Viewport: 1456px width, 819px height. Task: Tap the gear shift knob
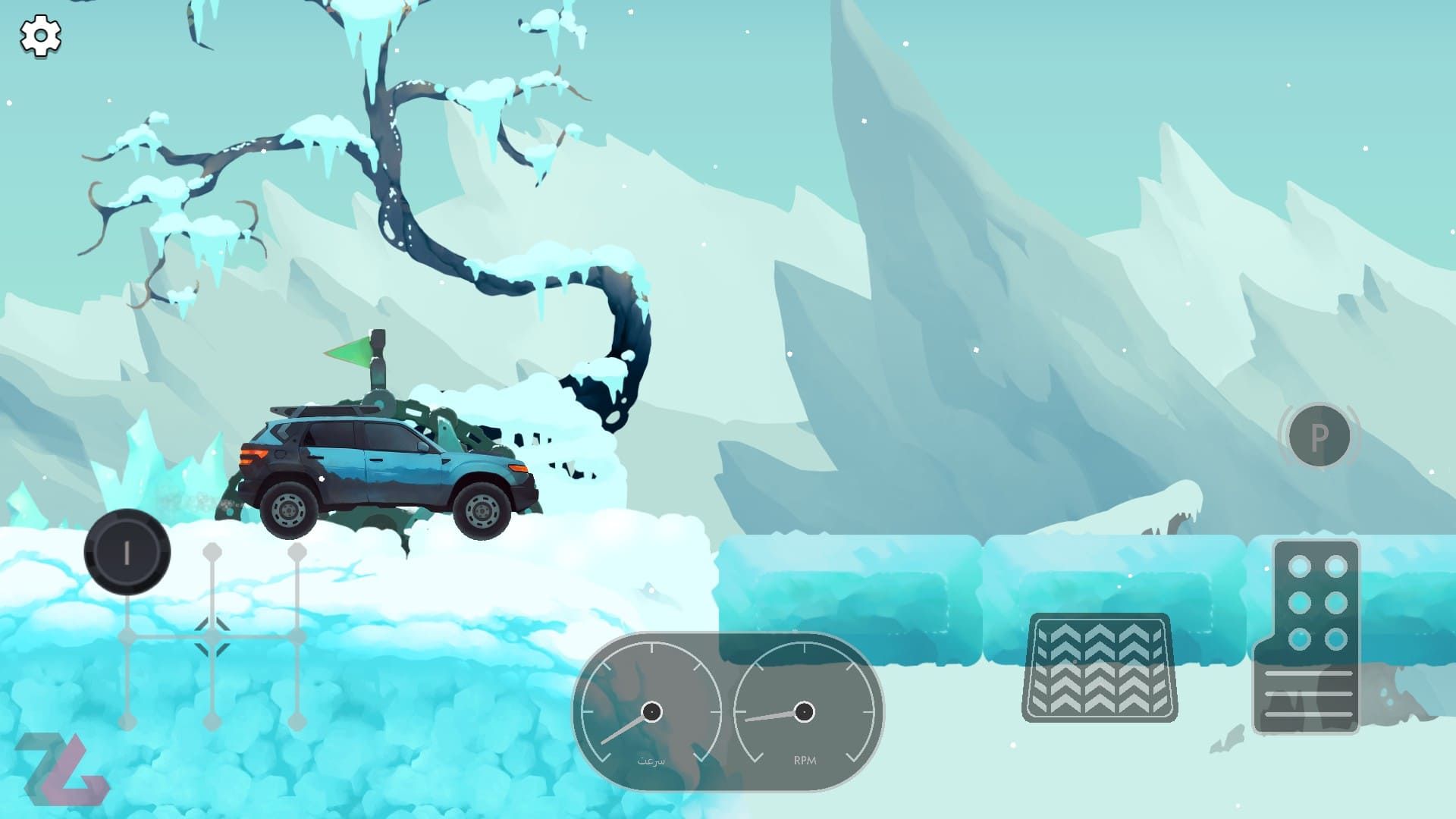[x=127, y=552]
